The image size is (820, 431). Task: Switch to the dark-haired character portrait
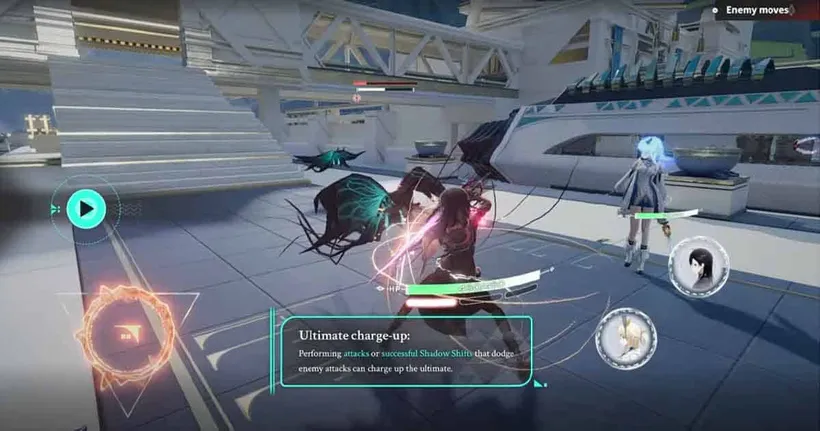point(697,266)
